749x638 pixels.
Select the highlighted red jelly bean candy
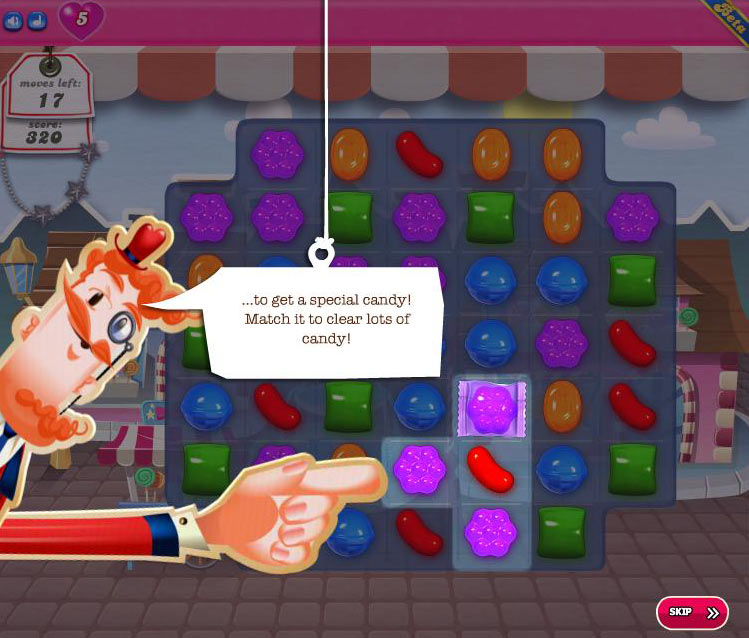(x=490, y=467)
